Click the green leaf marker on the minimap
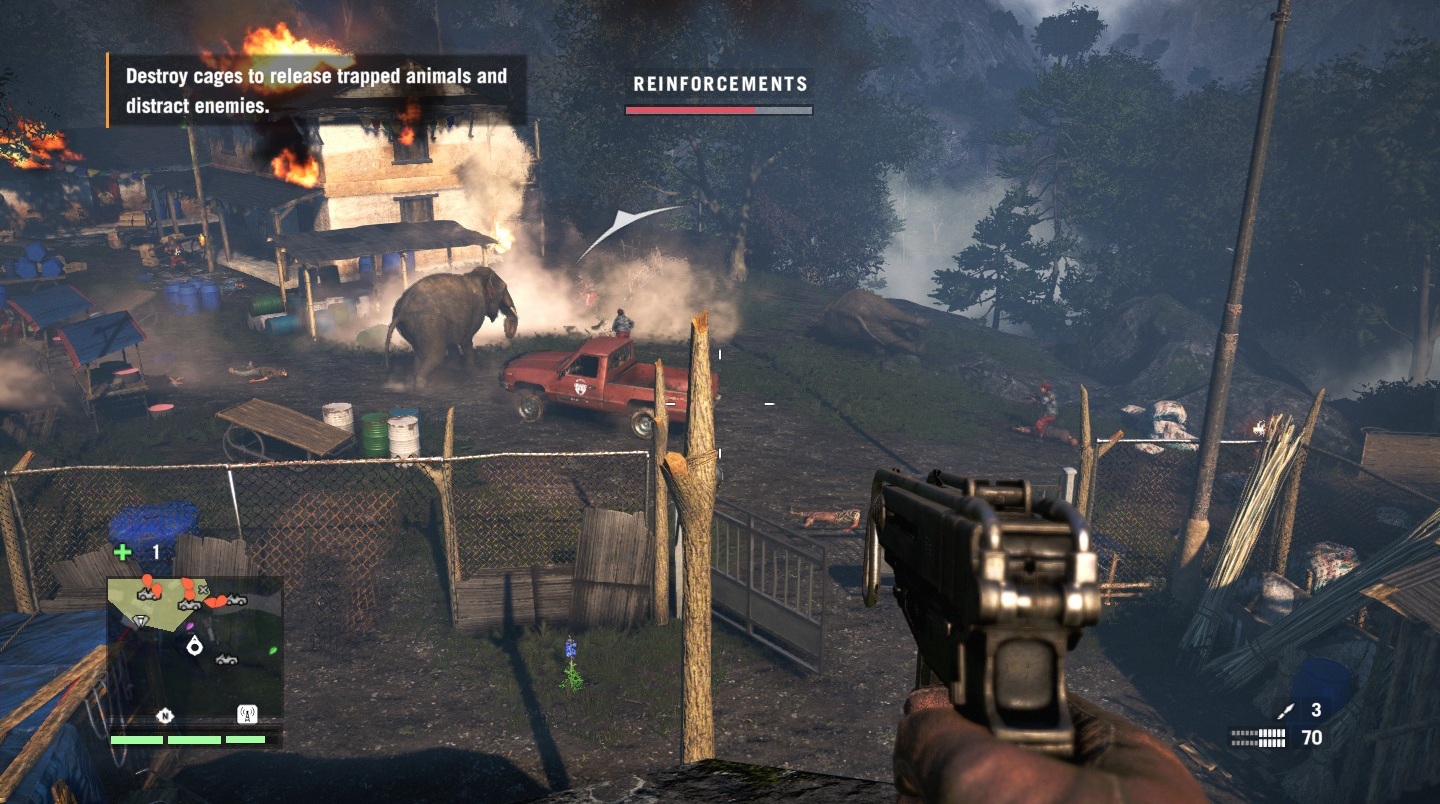 272,650
